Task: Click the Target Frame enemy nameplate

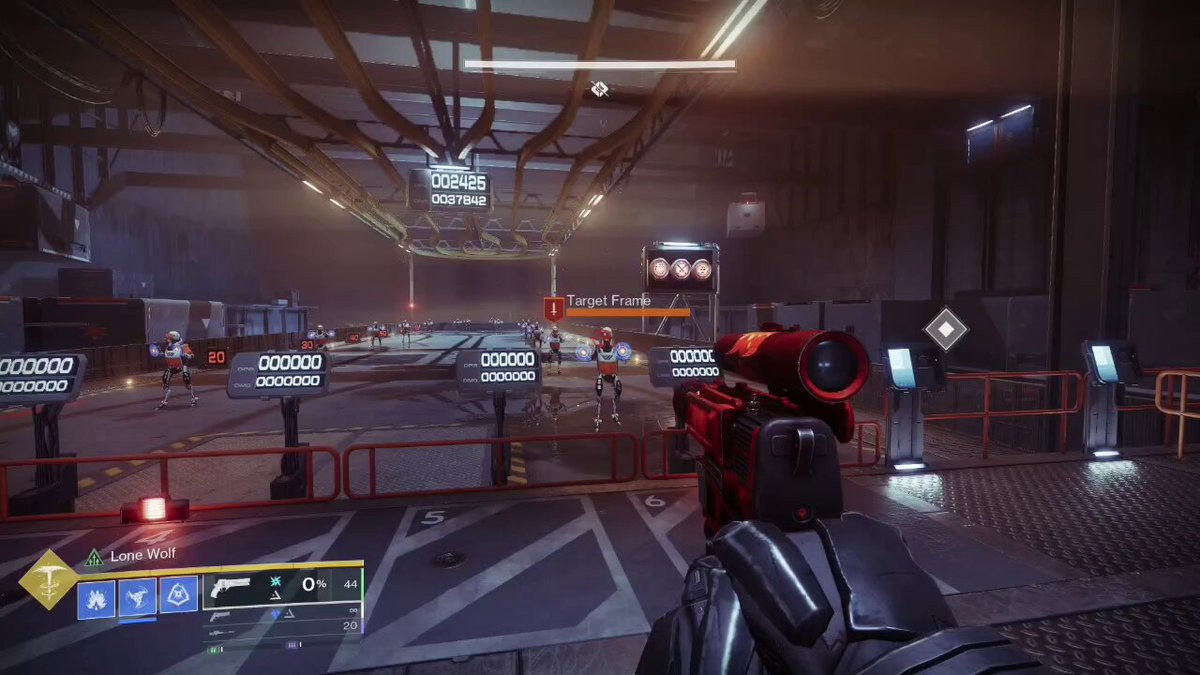Action: 608,300
